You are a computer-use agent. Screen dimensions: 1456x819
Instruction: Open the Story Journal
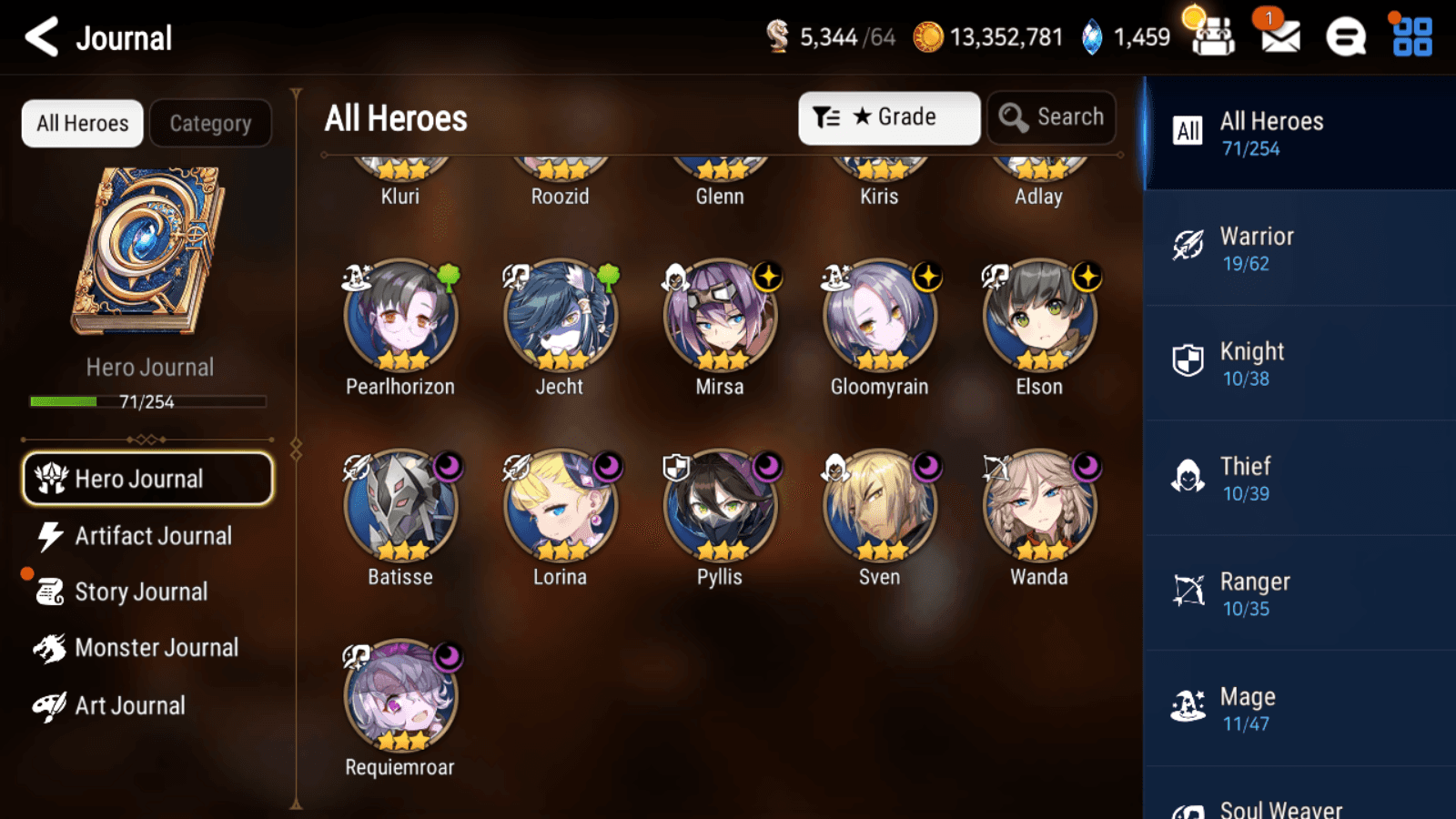pos(140,591)
